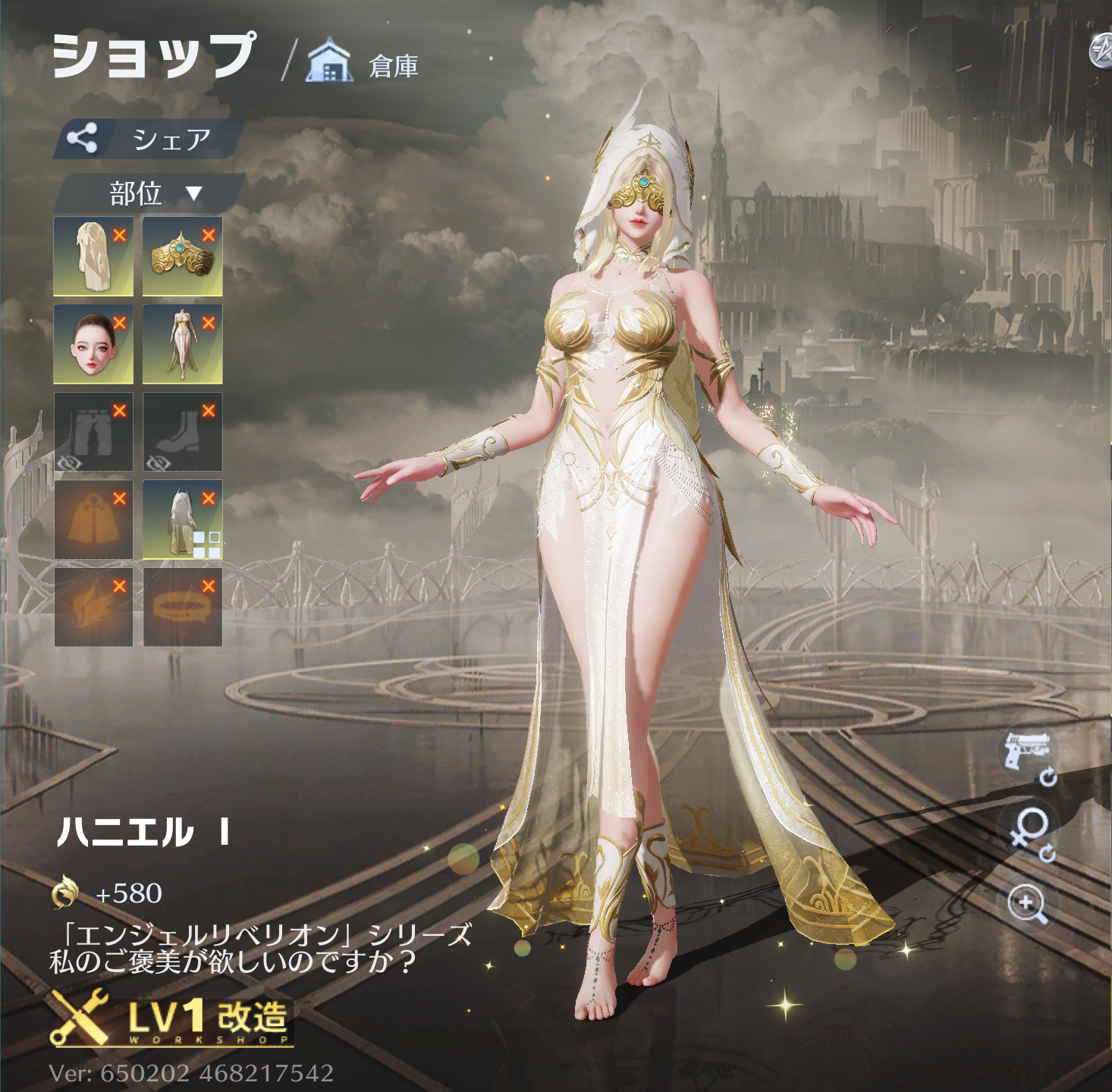Toggle the pistol weapon display

(x=1028, y=754)
